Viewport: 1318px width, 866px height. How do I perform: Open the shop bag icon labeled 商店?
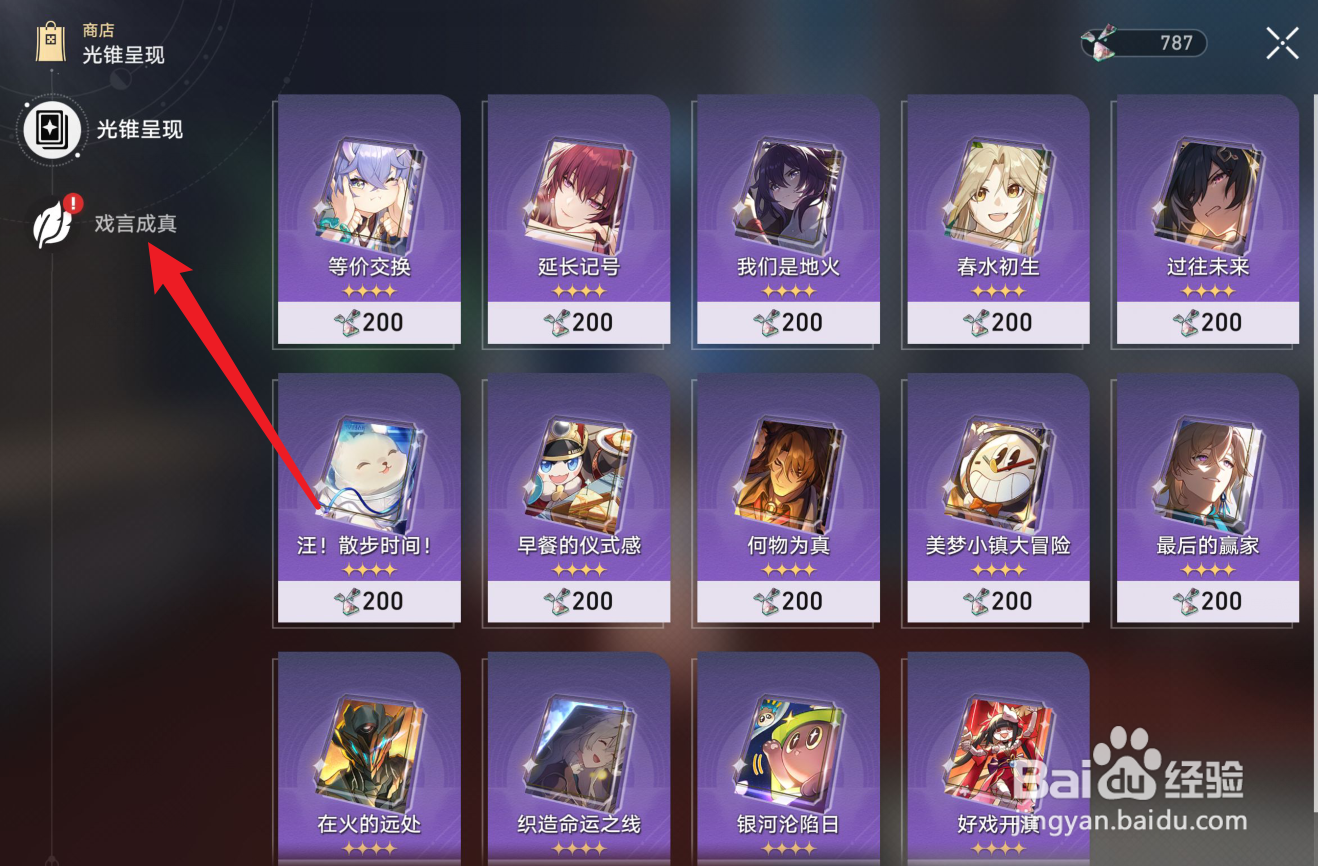(x=48, y=41)
